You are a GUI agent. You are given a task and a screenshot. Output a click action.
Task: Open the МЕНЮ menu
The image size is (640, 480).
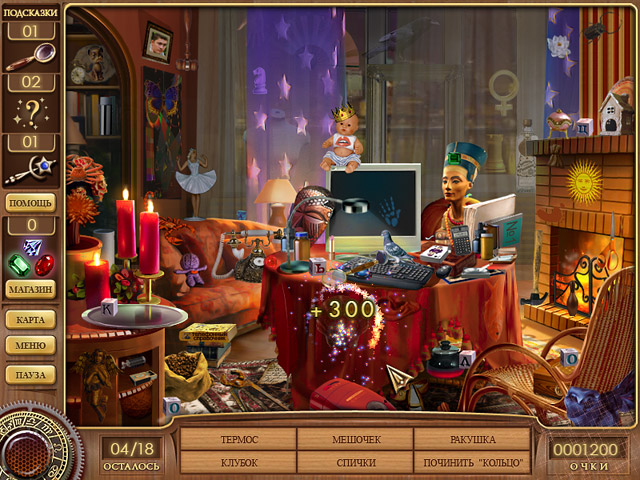pyautogui.click(x=32, y=346)
